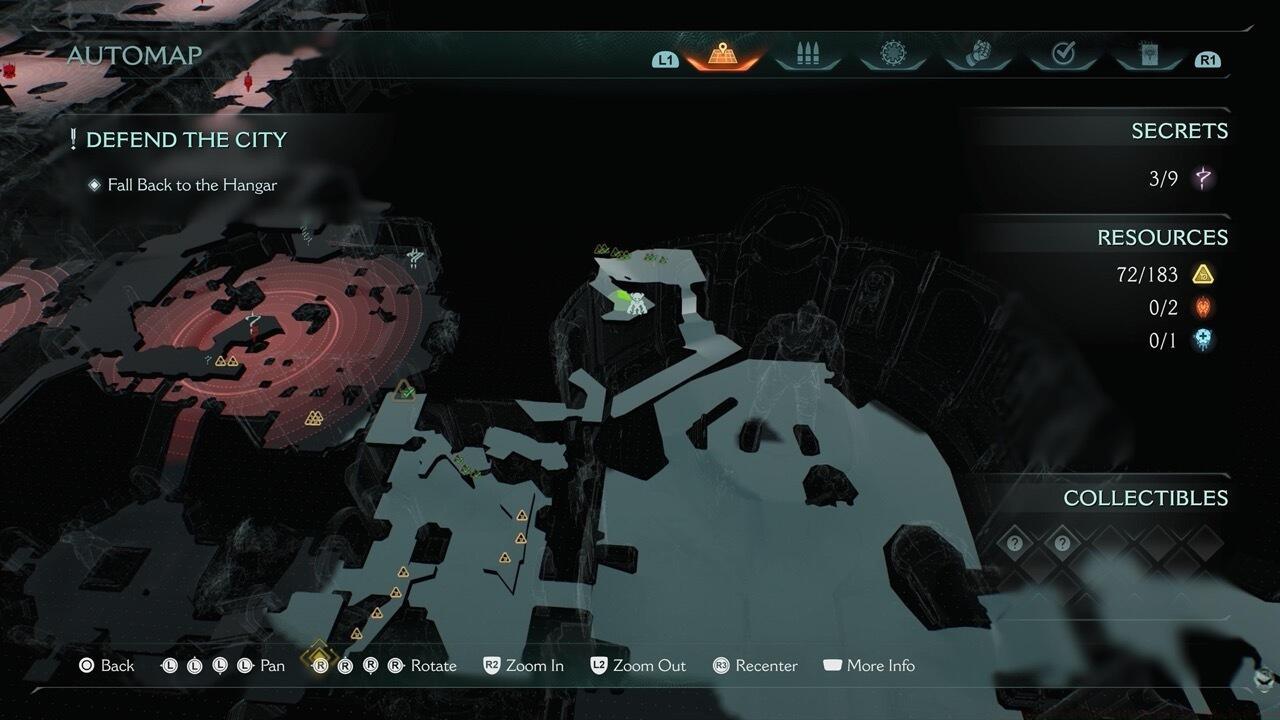
Task: Click the purple Secrets counter icon
Action: click(1204, 179)
